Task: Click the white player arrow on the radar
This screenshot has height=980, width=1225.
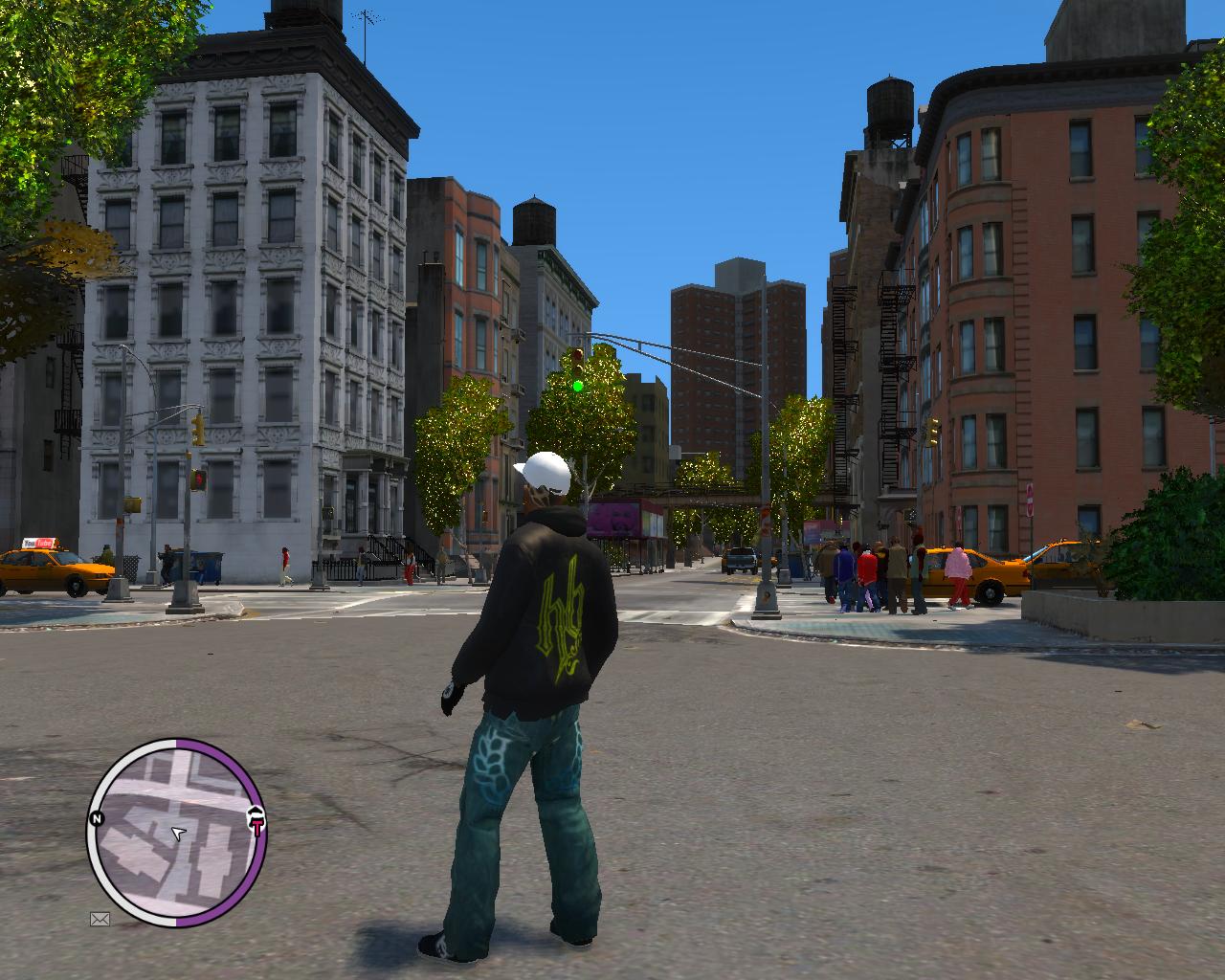Action: pyautogui.click(x=177, y=833)
